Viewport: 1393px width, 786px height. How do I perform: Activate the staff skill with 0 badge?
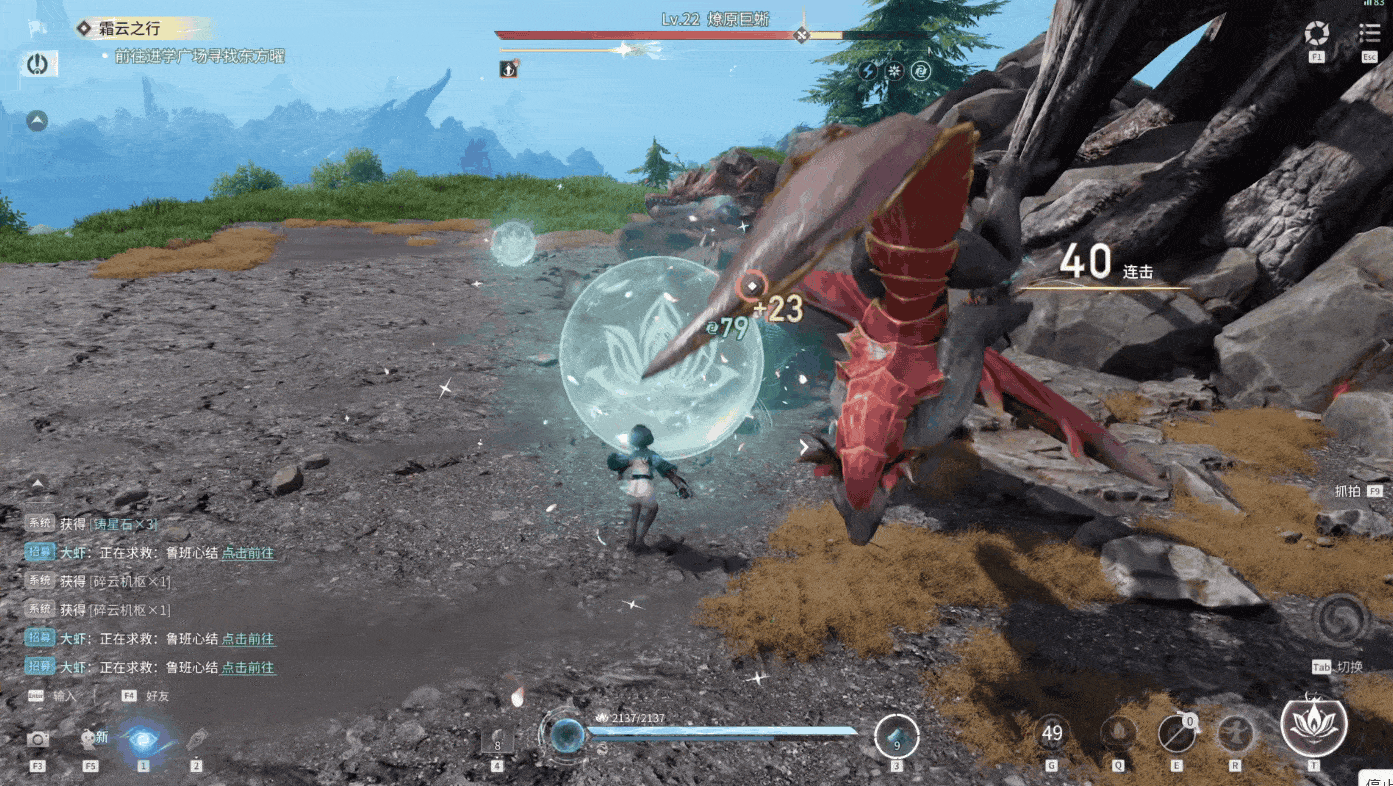coord(1176,735)
